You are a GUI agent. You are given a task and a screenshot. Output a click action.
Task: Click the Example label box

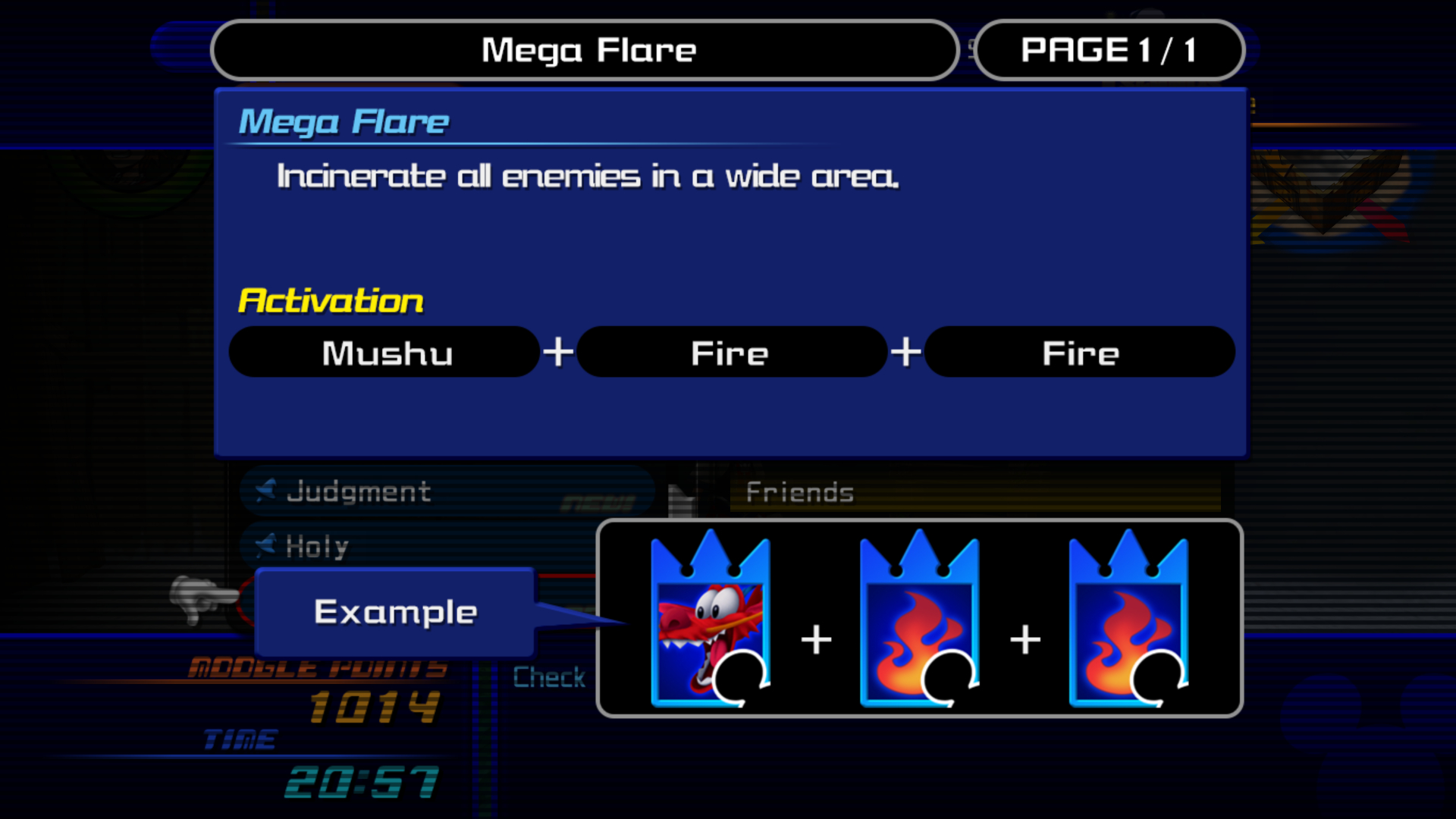click(x=395, y=612)
